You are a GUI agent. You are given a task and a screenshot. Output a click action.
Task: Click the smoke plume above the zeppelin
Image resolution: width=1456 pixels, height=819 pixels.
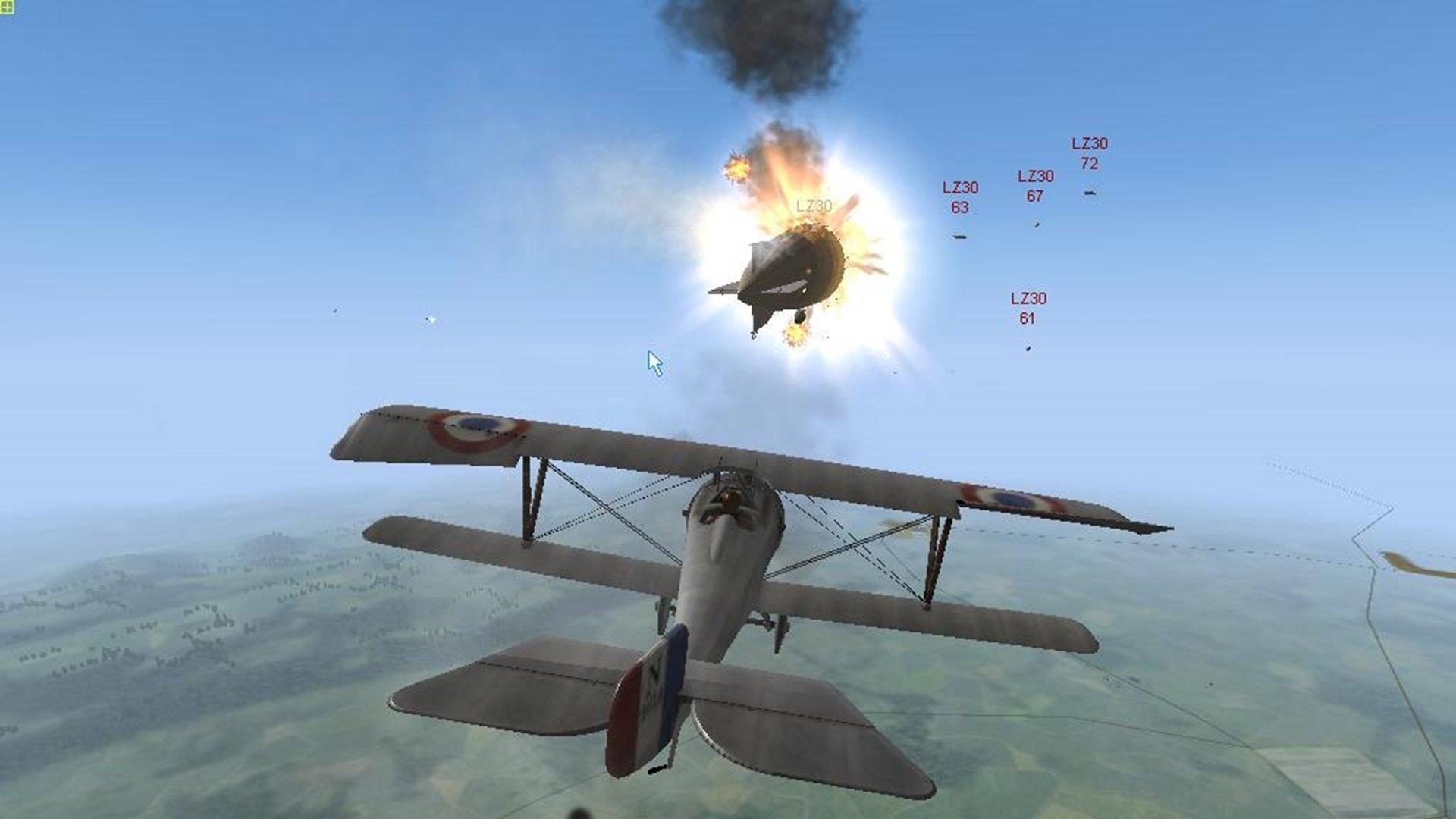coord(758,53)
